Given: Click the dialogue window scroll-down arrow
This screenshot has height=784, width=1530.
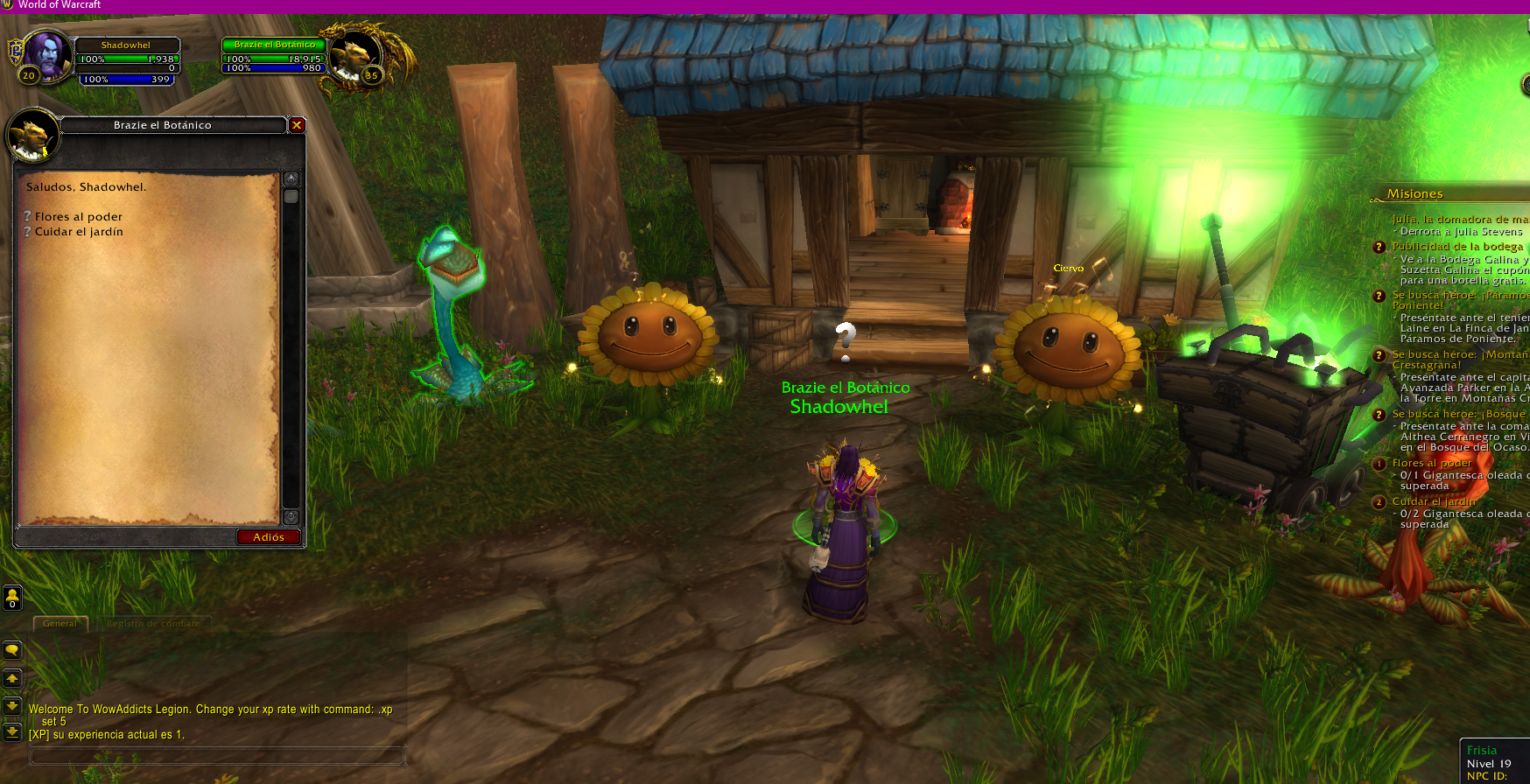Looking at the screenshot, I should tap(291, 517).
